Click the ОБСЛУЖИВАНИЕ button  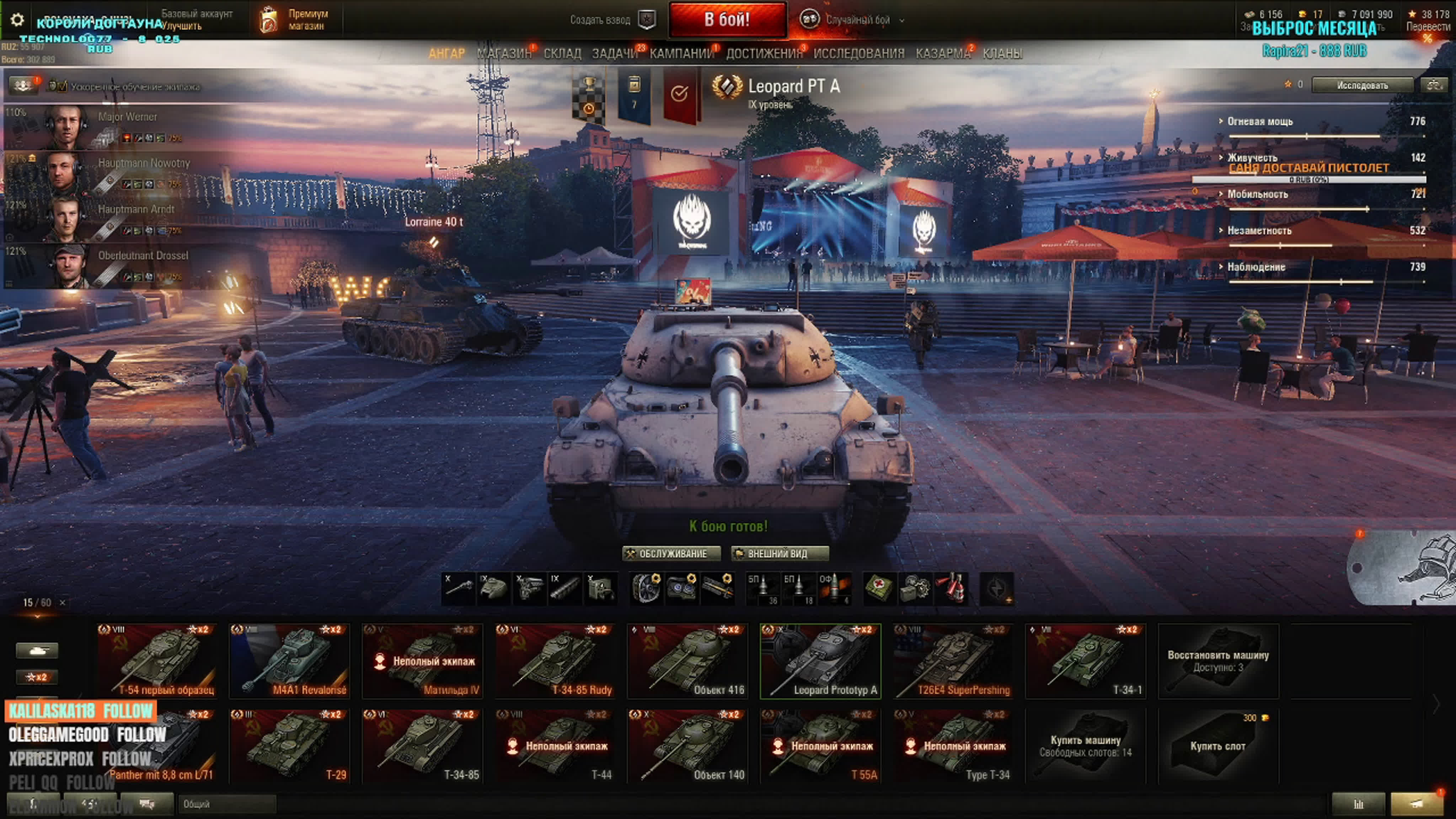pos(671,553)
